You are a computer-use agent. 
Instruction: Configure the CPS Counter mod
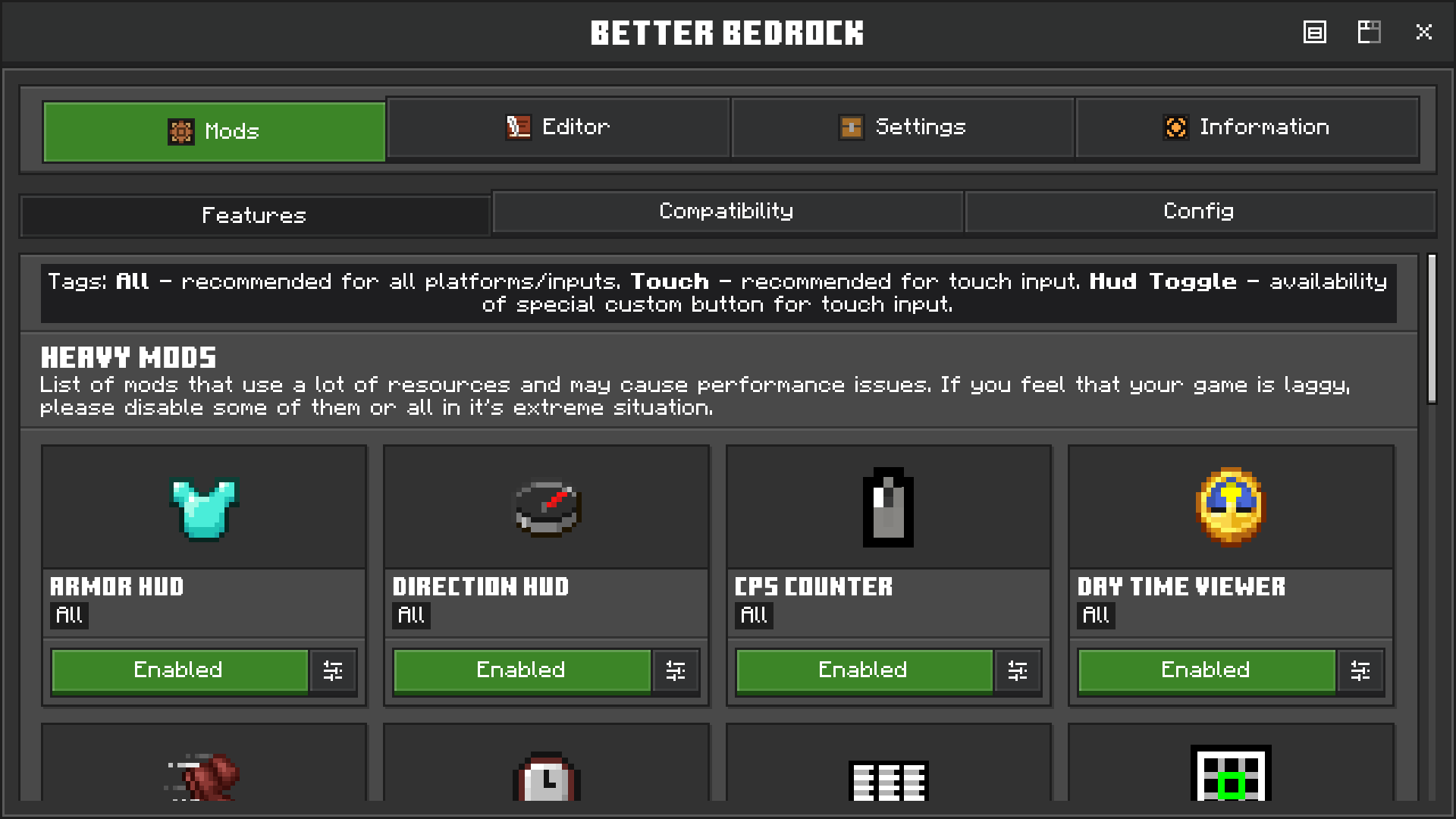(x=1018, y=670)
